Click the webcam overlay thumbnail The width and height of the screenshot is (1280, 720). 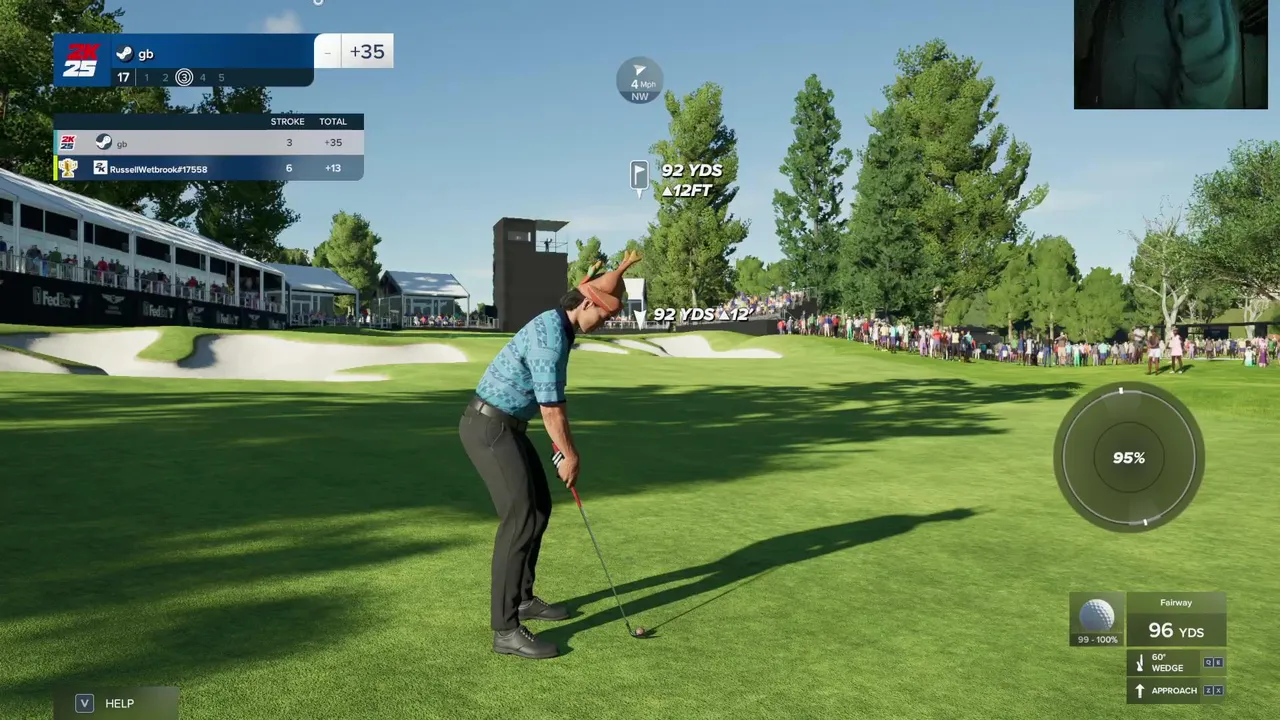(1170, 54)
